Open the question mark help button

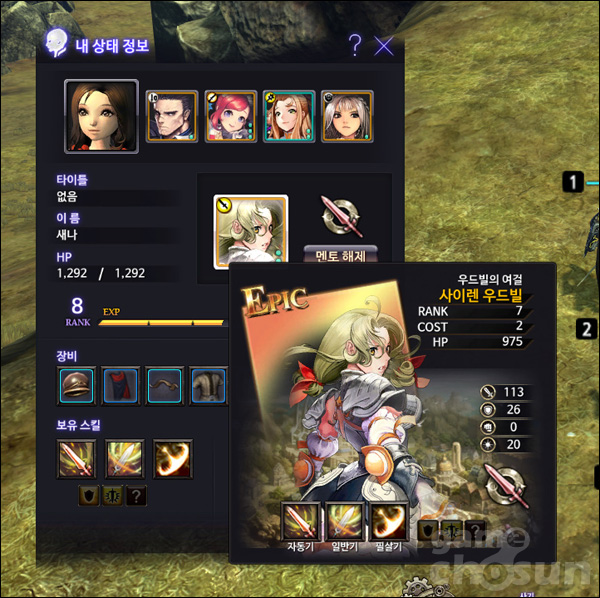(x=355, y=45)
